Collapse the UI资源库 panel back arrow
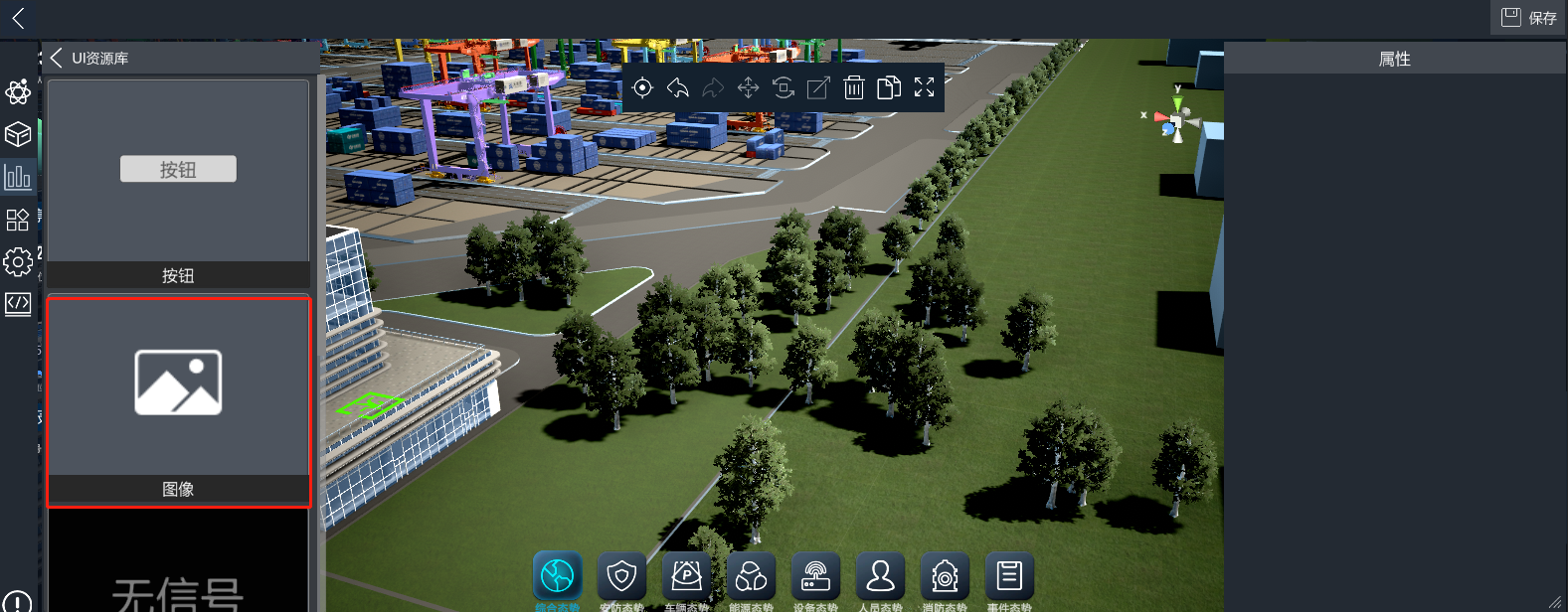Image resolution: width=1568 pixels, height=612 pixels. pos(56,59)
